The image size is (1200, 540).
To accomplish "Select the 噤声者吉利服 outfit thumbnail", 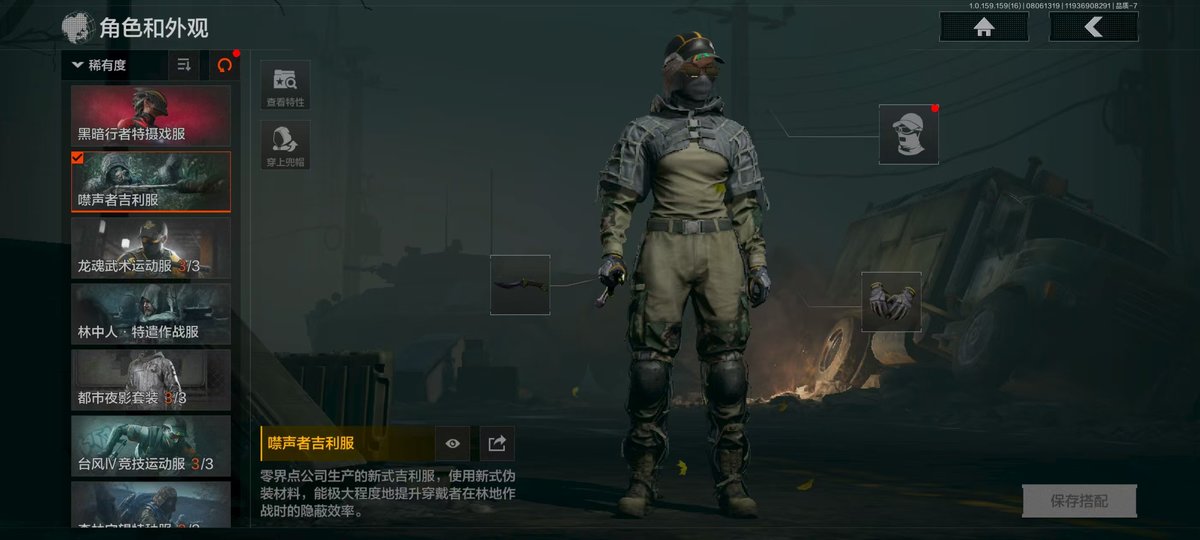I will coord(151,182).
